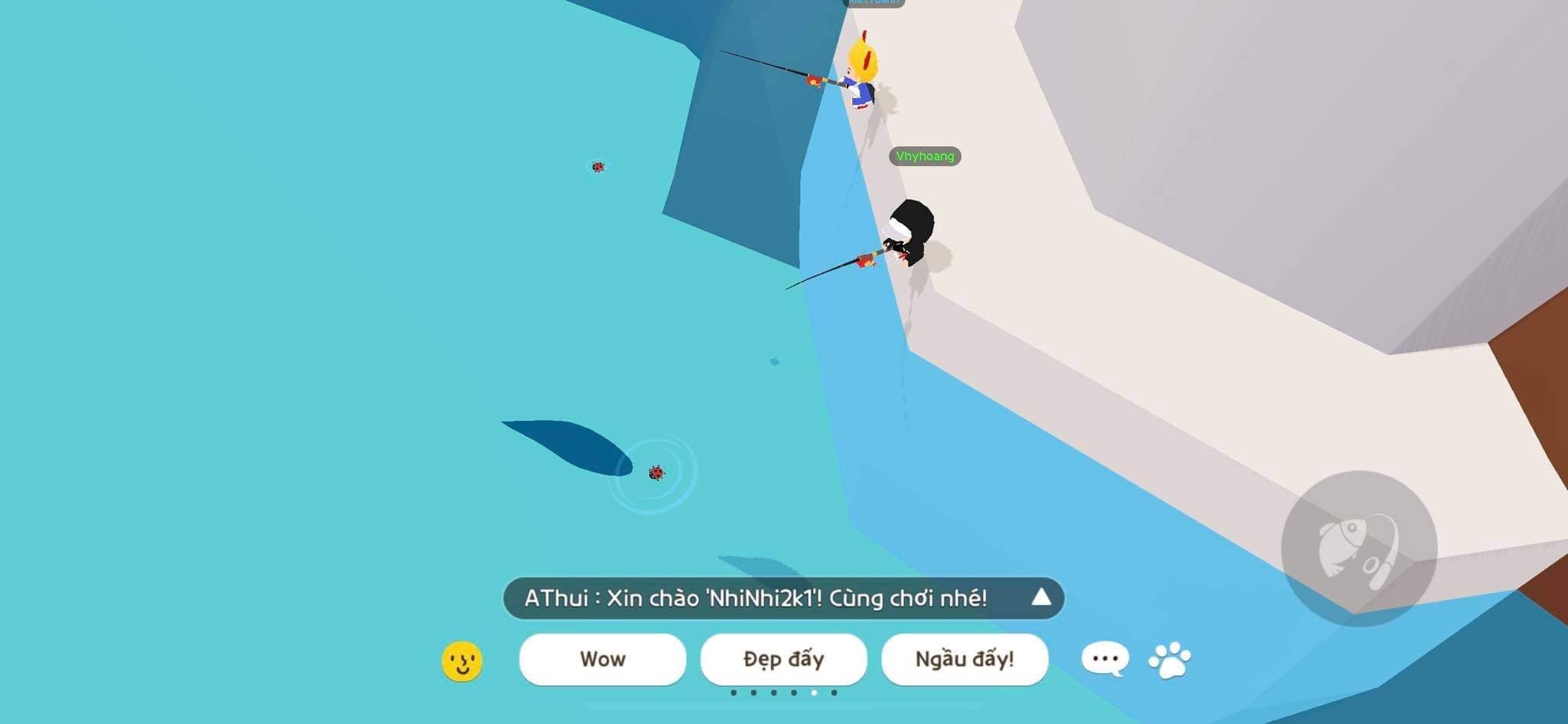Open the yellow smiley emote picker
The width and height of the screenshot is (1568, 724).
463,659
